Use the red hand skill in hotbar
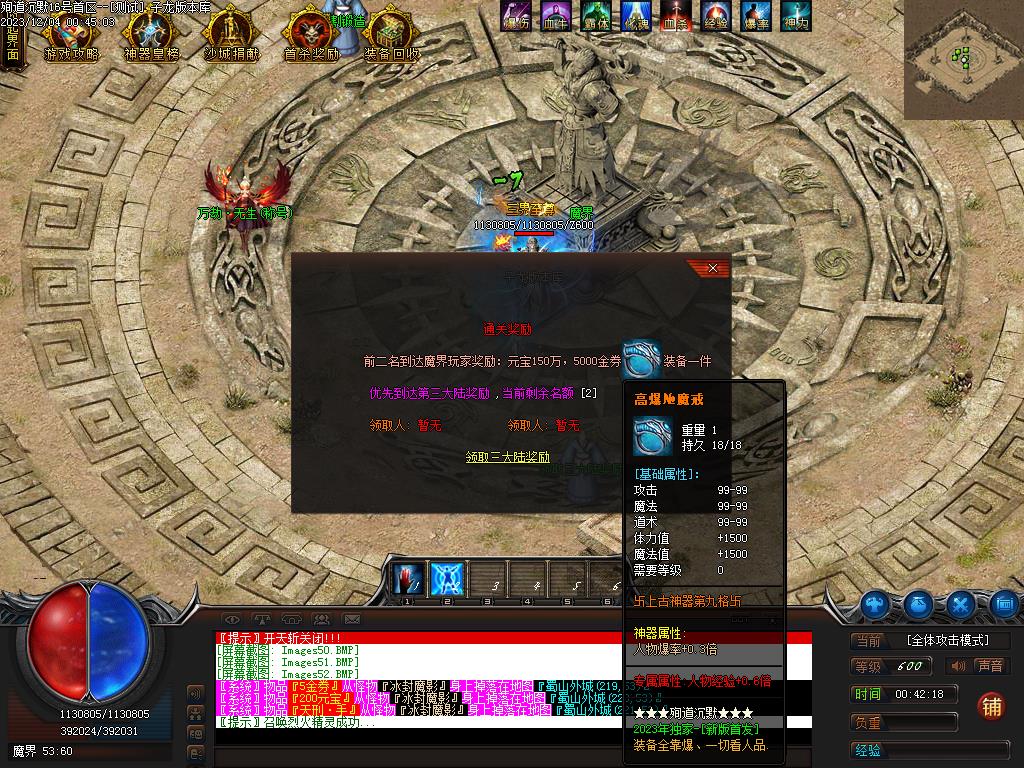This screenshot has width=1024, height=768. (407, 579)
